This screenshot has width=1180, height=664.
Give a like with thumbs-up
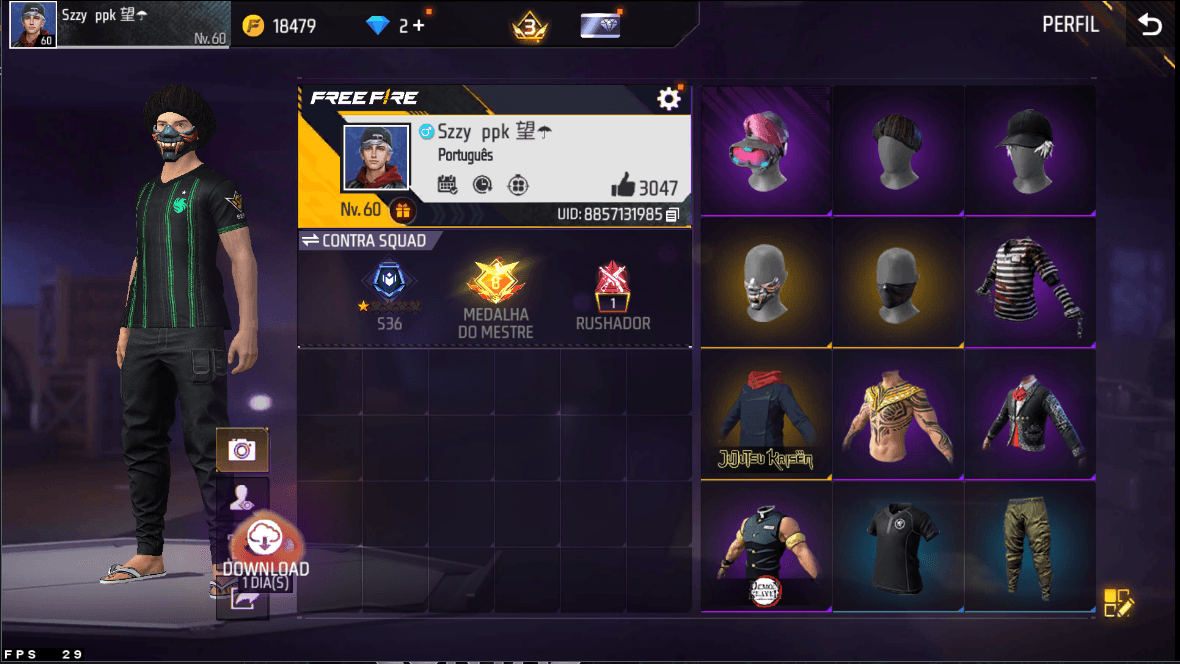point(622,186)
